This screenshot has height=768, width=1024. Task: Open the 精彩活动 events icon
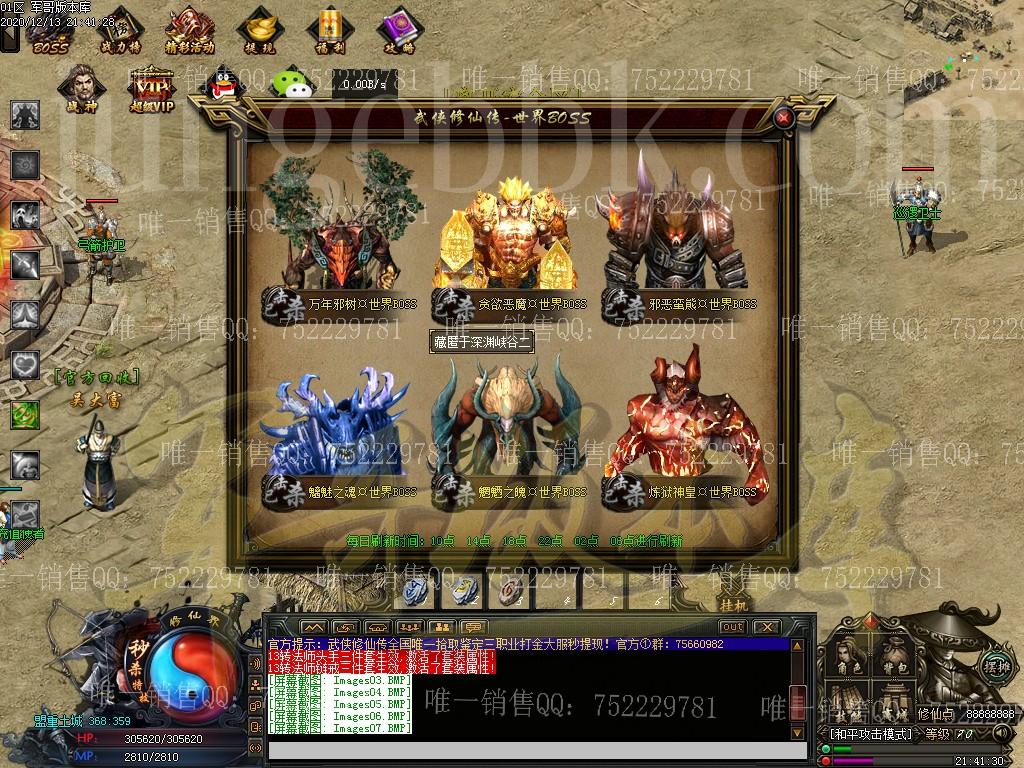(189, 30)
